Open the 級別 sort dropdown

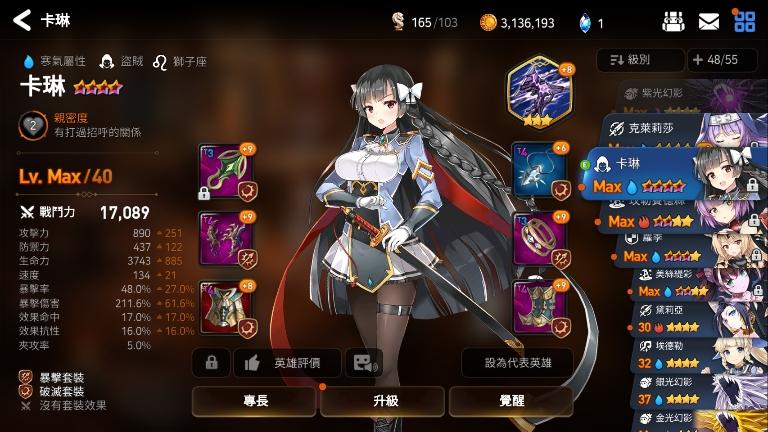639,60
